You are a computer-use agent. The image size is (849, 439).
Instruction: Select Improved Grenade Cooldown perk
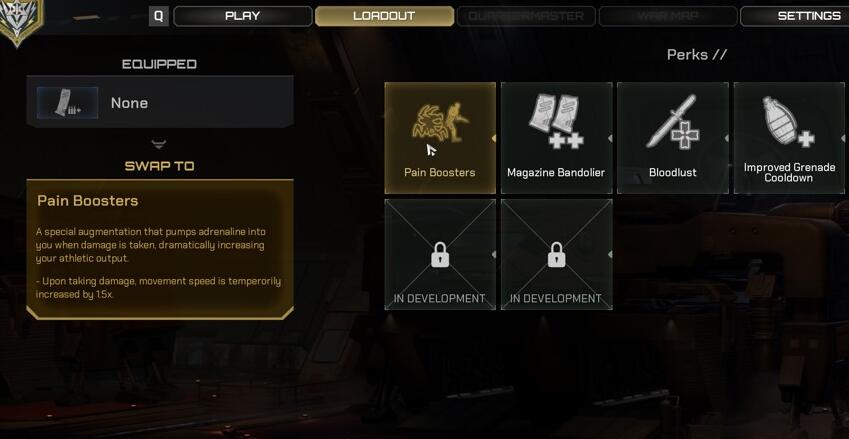pos(789,137)
